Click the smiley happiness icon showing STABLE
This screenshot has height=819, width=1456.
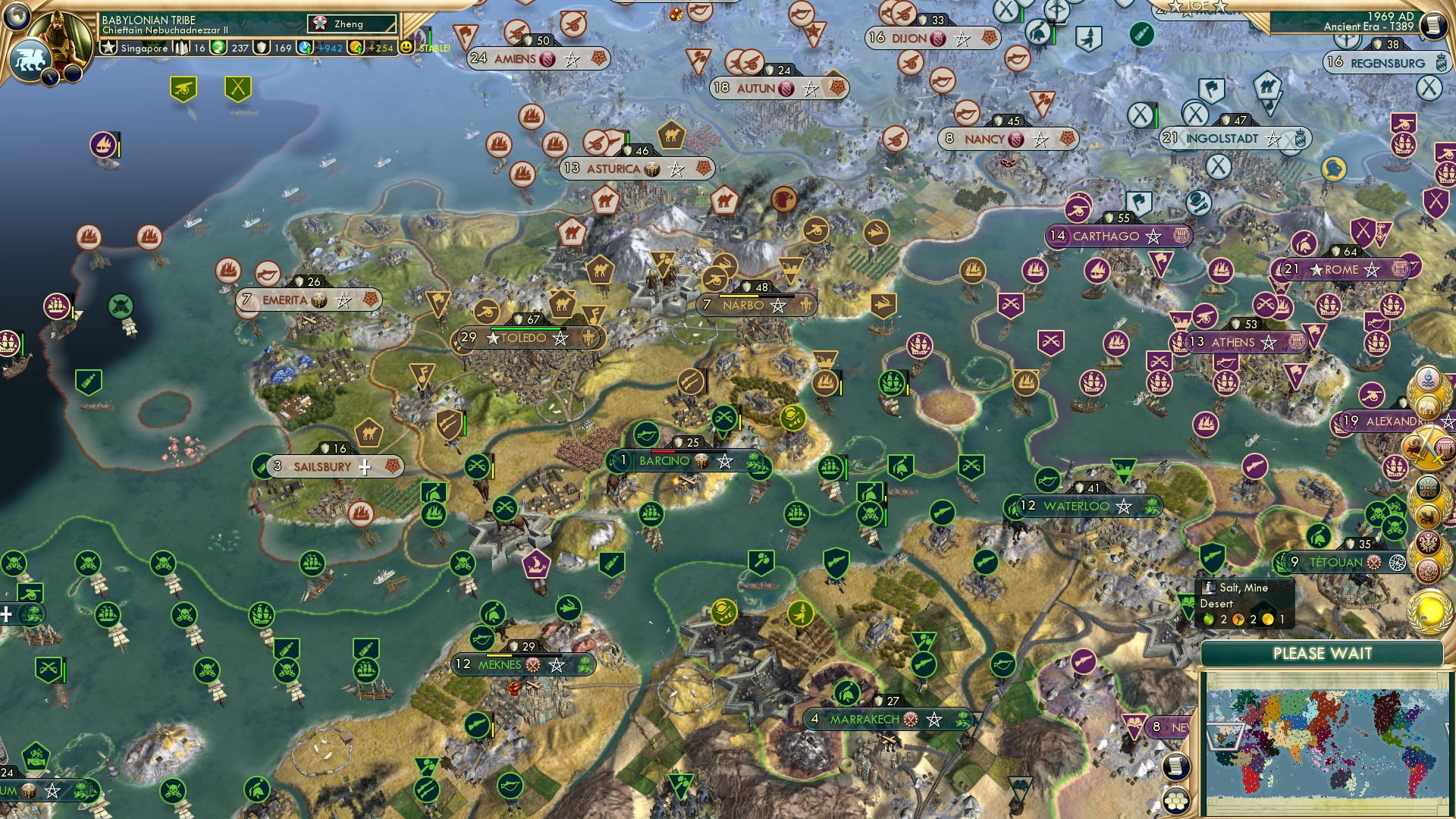[406, 48]
